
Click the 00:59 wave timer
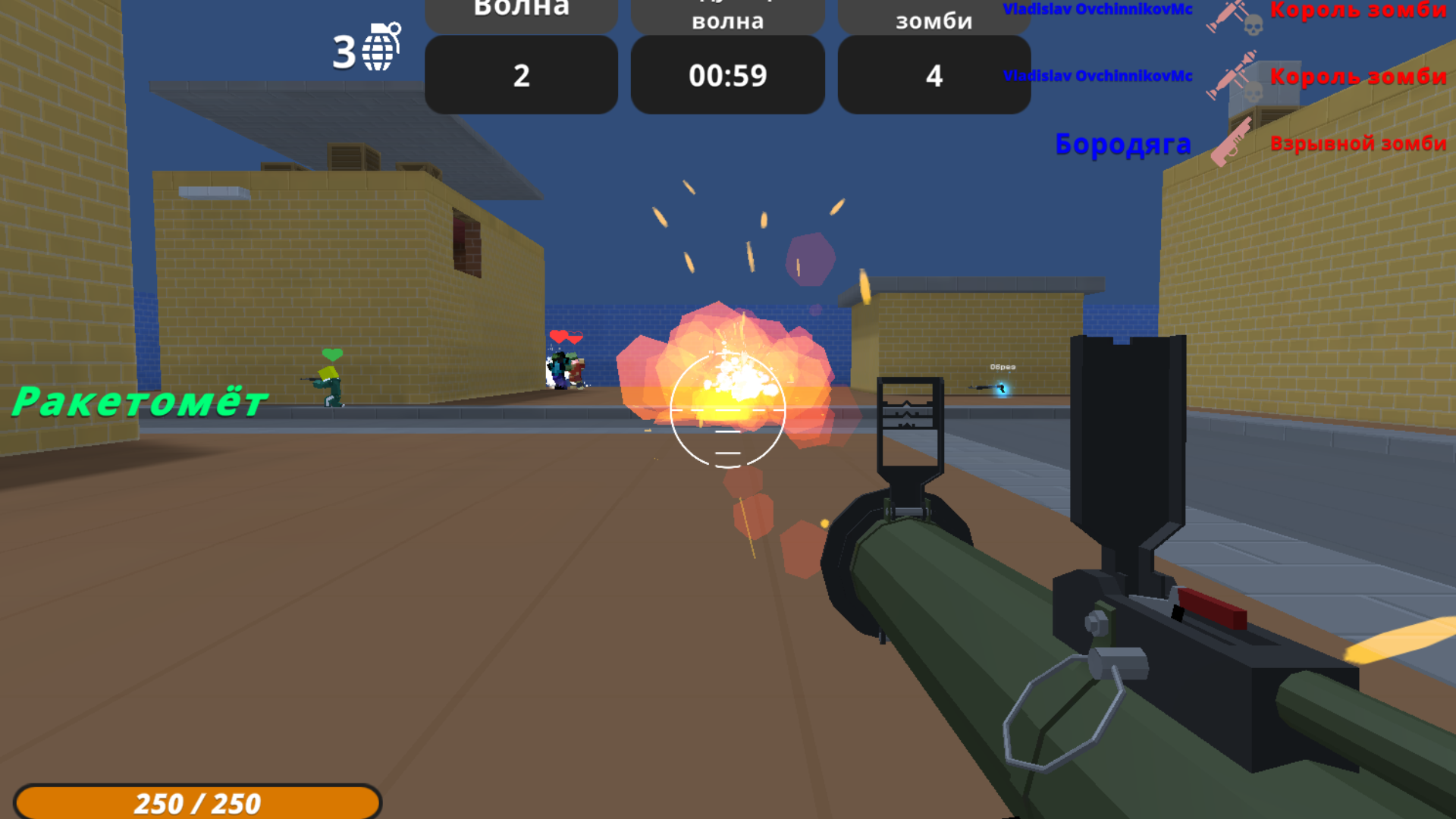tap(727, 74)
